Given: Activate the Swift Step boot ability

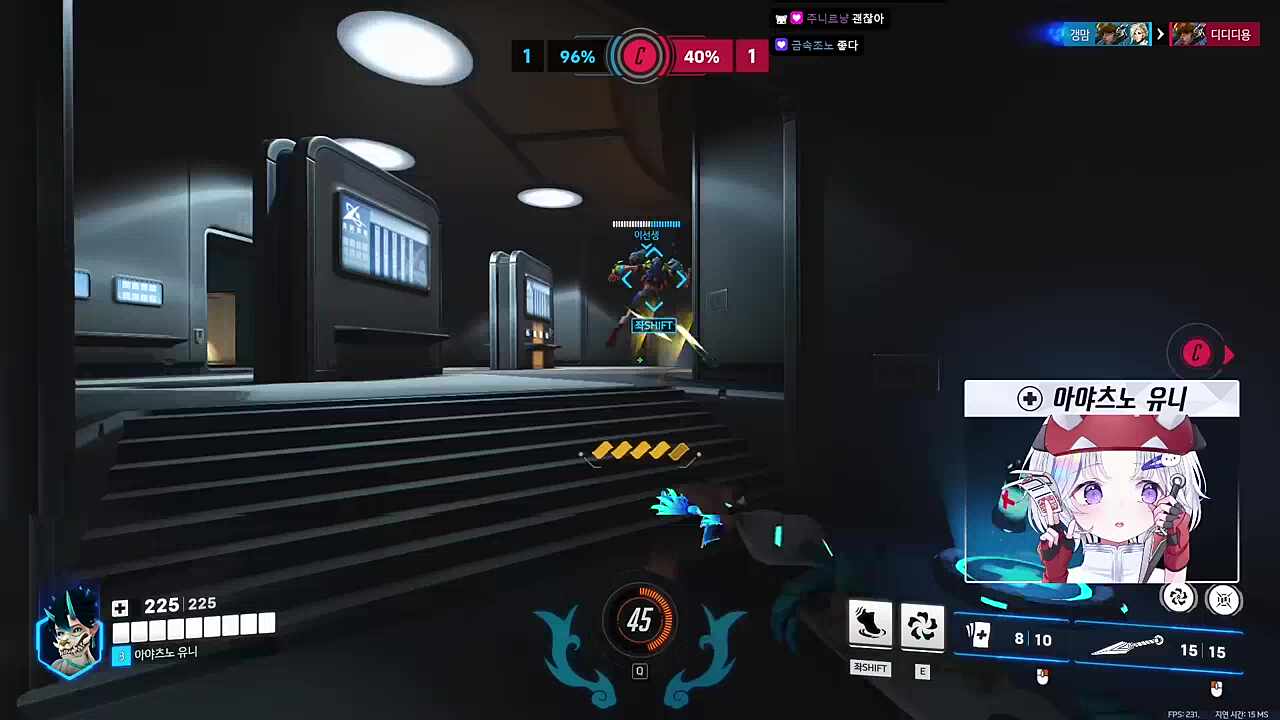Looking at the screenshot, I should point(870,624).
